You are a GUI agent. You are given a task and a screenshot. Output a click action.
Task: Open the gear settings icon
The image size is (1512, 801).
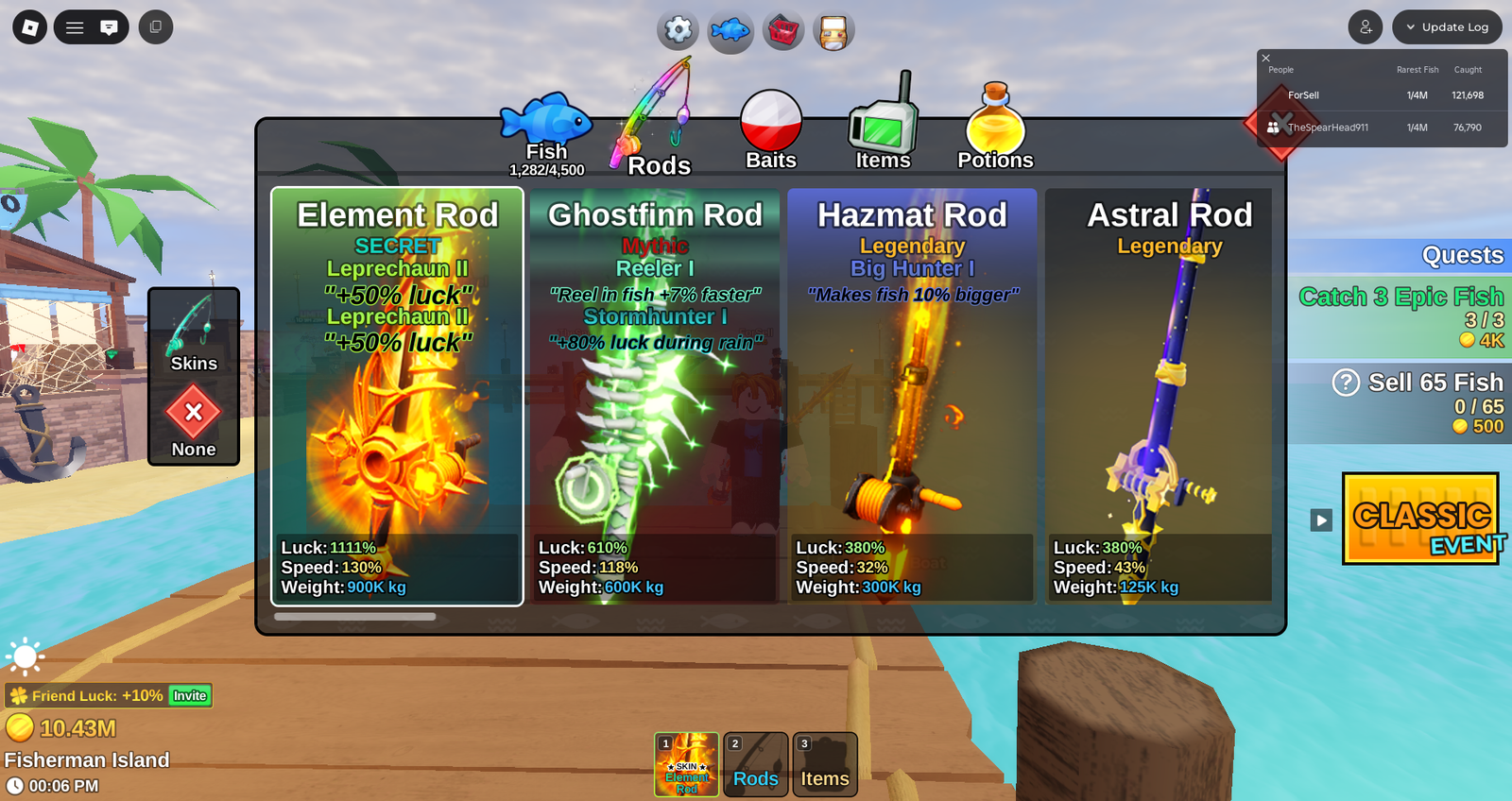678,30
